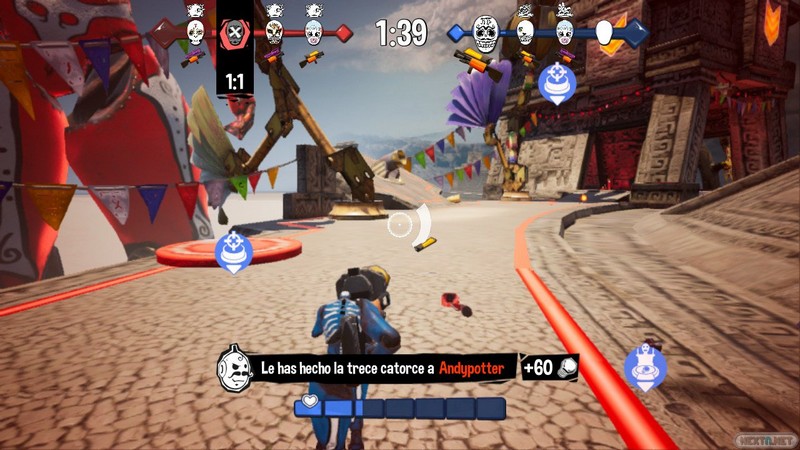Viewport: 800px width, 450px height.
Task: Click the mustached skull icon in the kill notification
Action: (x=233, y=368)
